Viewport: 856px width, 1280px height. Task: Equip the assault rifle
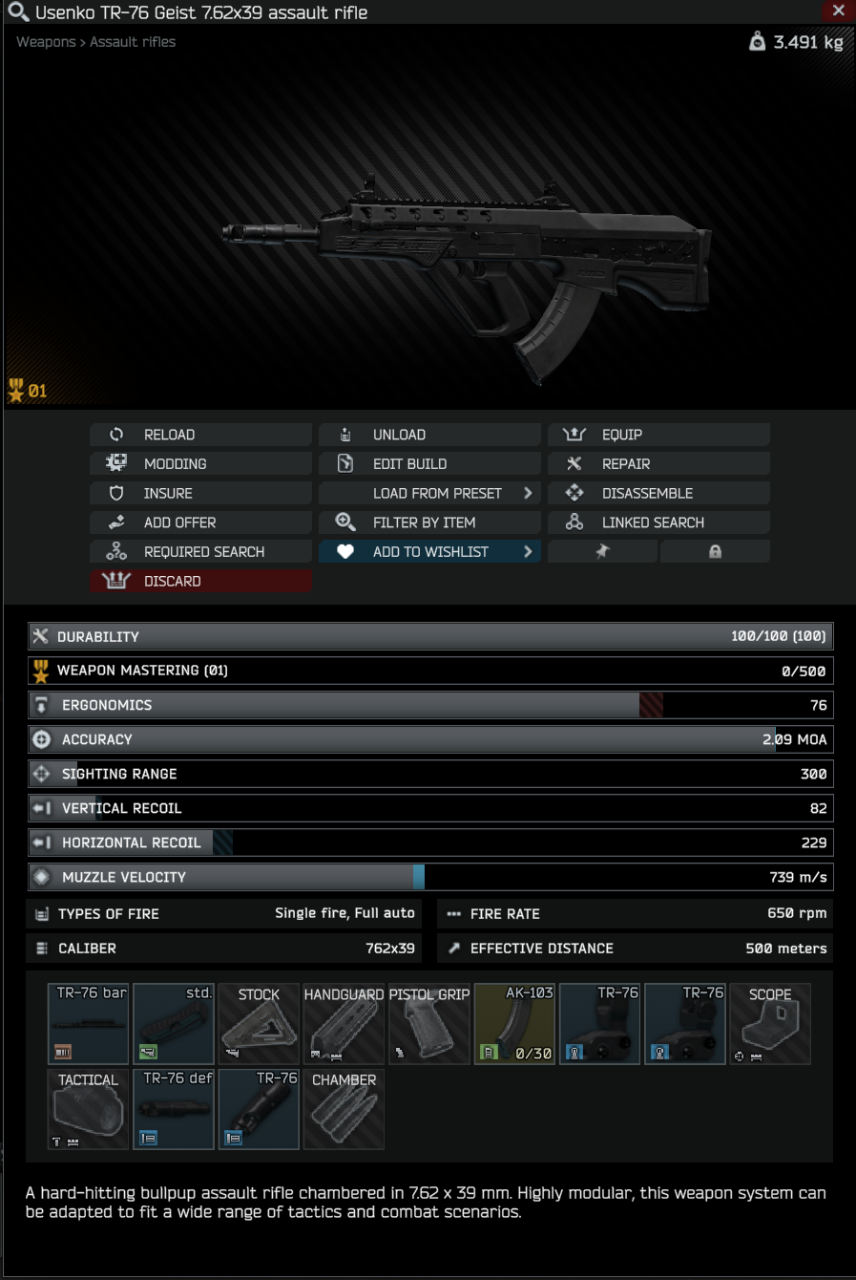658,435
